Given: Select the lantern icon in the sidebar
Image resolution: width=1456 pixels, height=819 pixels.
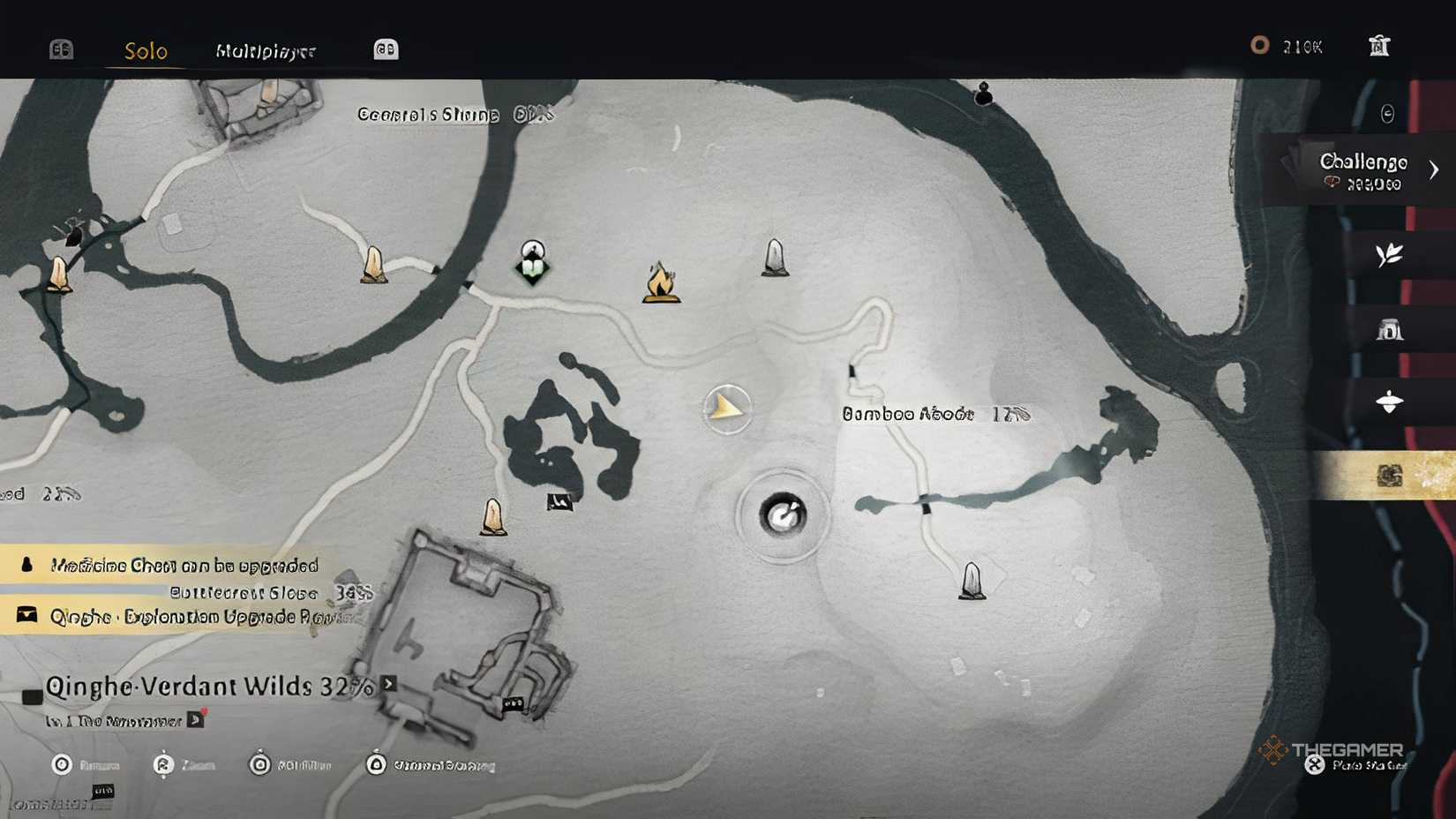Looking at the screenshot, I should pyautogui.click(x=1390, y=402).
